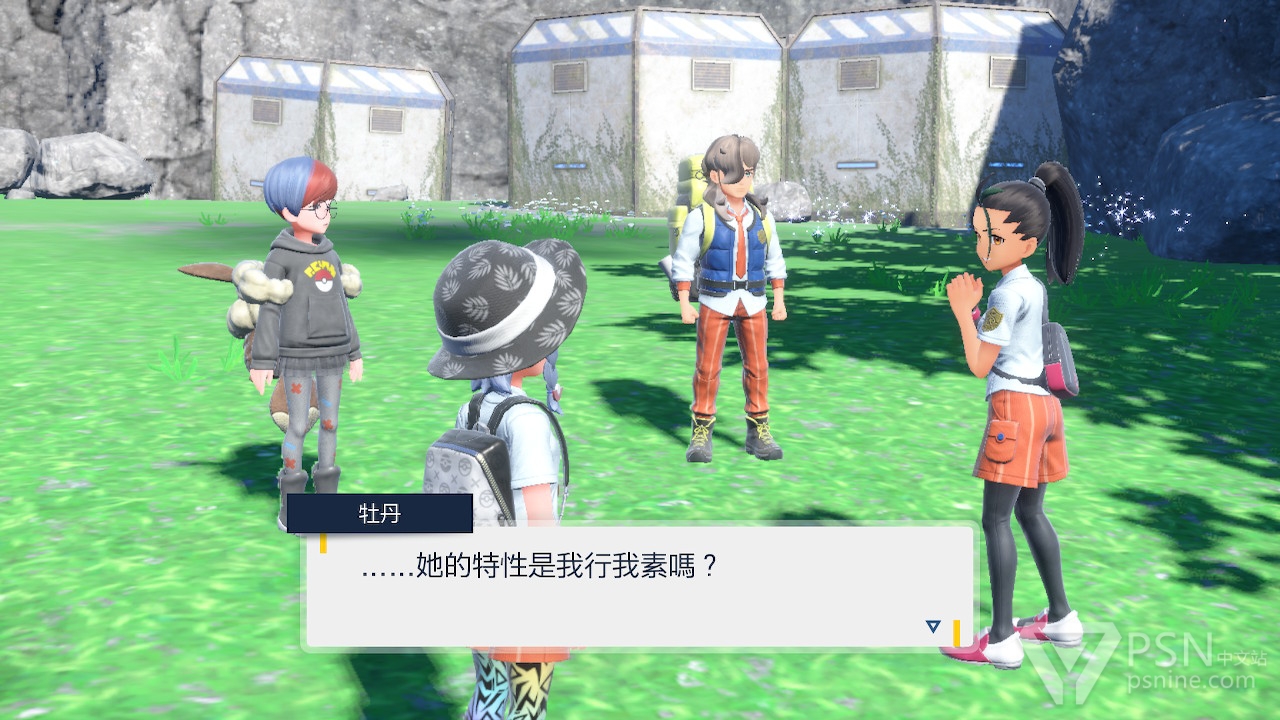
Task: Click the dialogue box reading 她的特性是我行我素嗎
Action: pos(639,587)
